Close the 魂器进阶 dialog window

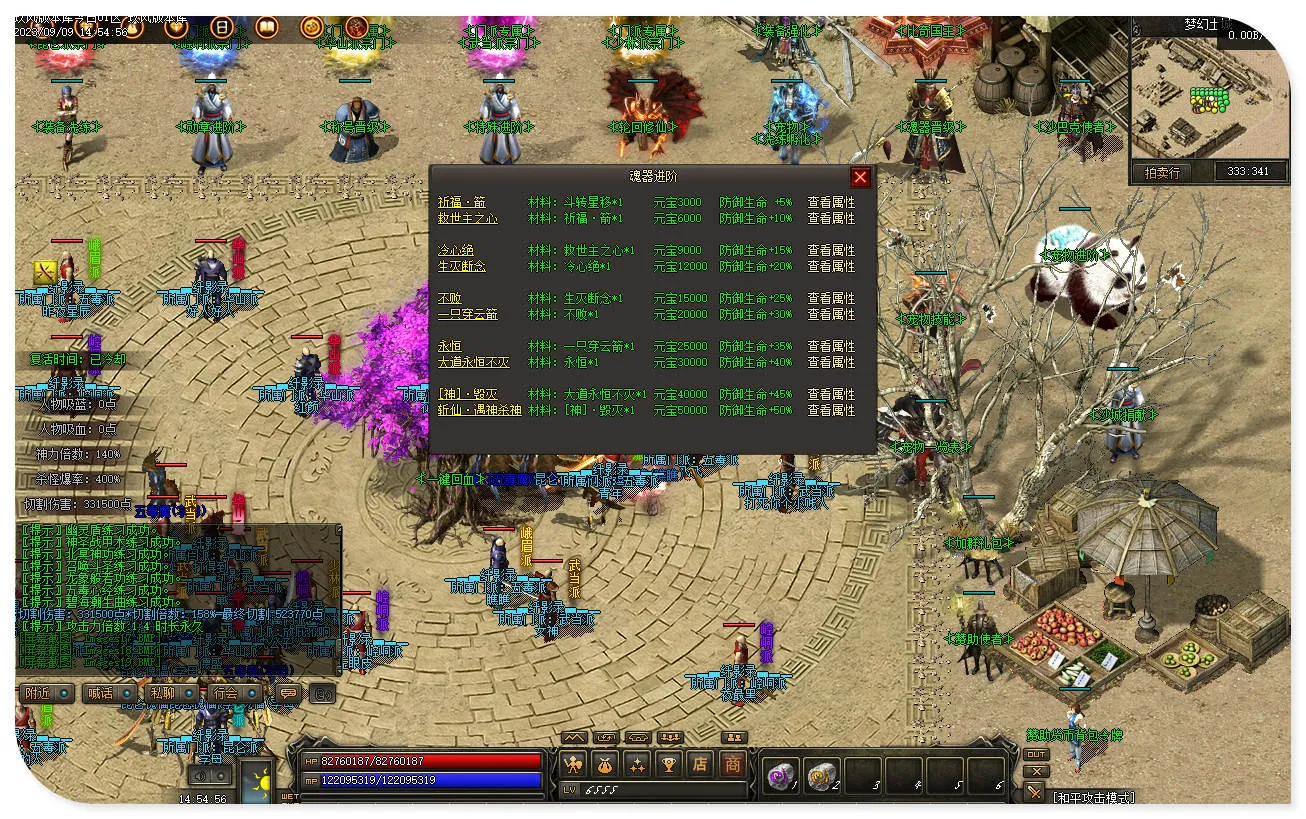click(x=860, y=178)
